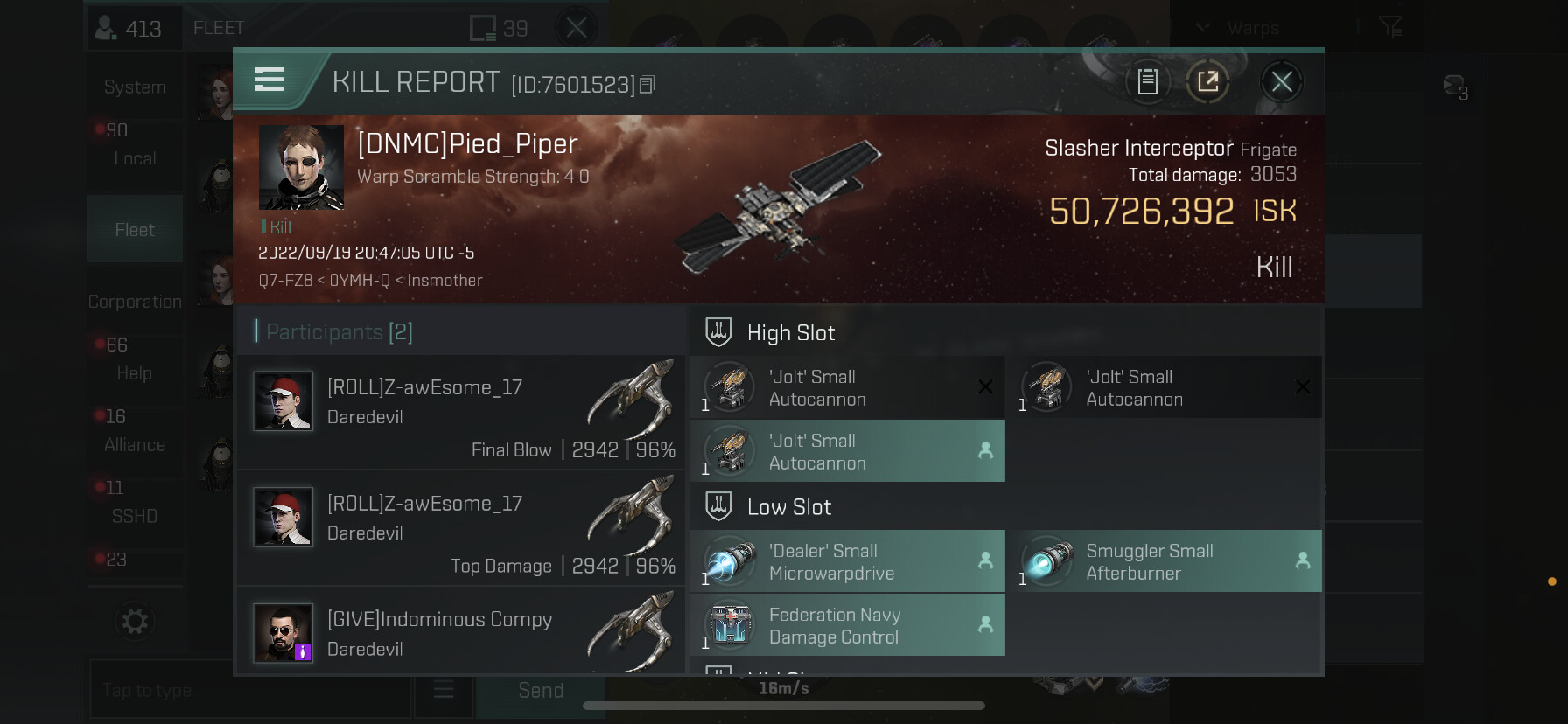Select Indominous Compy participant row
This screenshot has height=724, width=1568.
[x=461, y=633]
